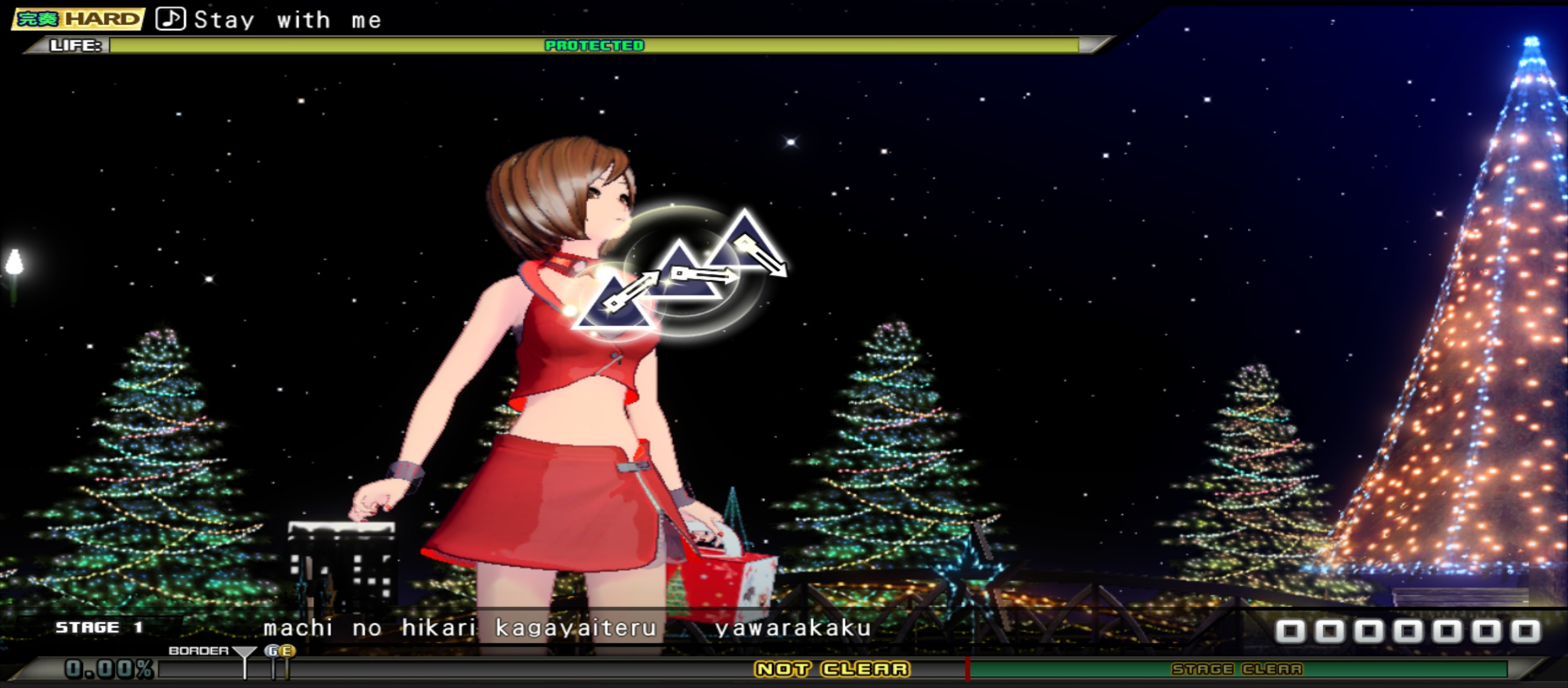Expand the BORDER marker arrow
The height and width of the screenshot is (688, 1568).
(x=244, y=651)
